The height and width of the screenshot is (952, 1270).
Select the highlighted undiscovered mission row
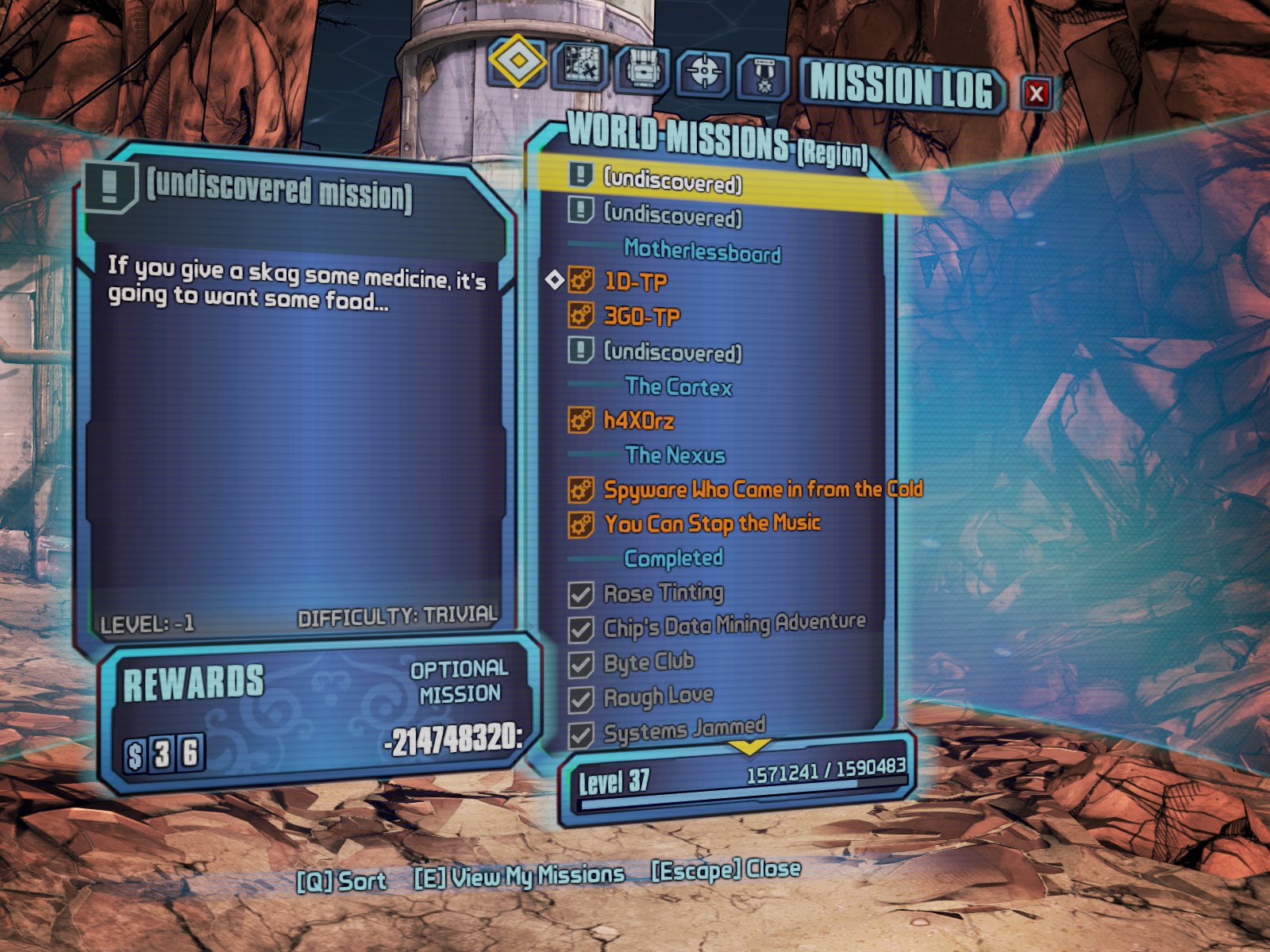pyautogui.click(x=672, y=182)
